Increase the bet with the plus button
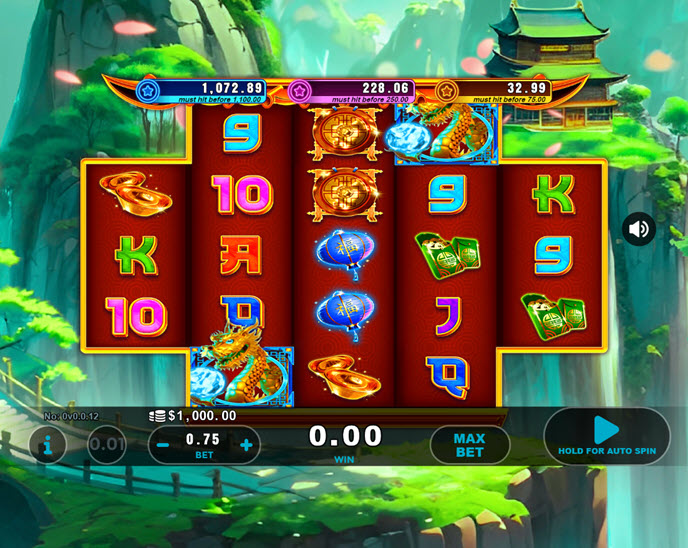 click(x=246, y=444)
